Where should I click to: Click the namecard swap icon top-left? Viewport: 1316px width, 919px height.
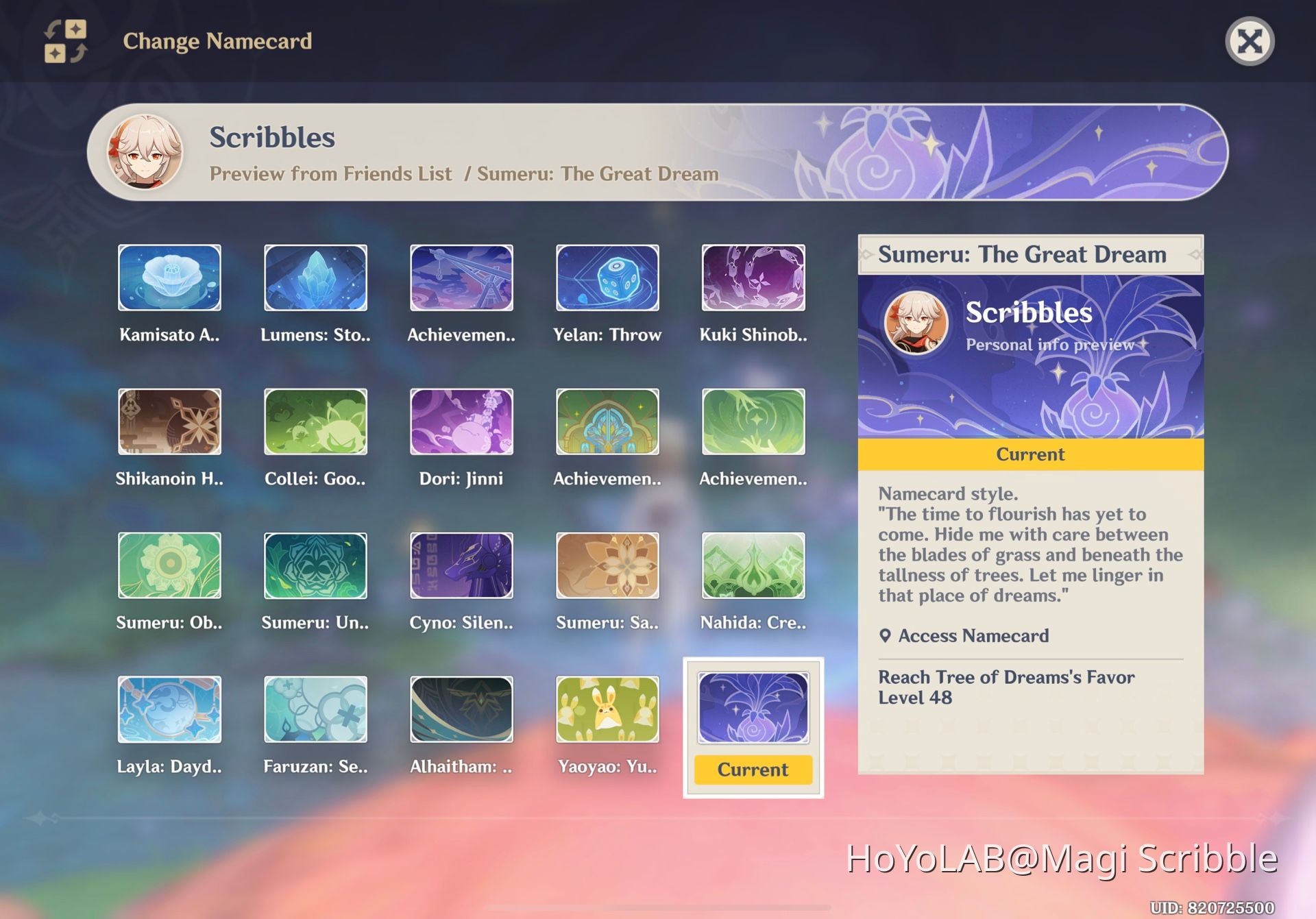[65, 42]
